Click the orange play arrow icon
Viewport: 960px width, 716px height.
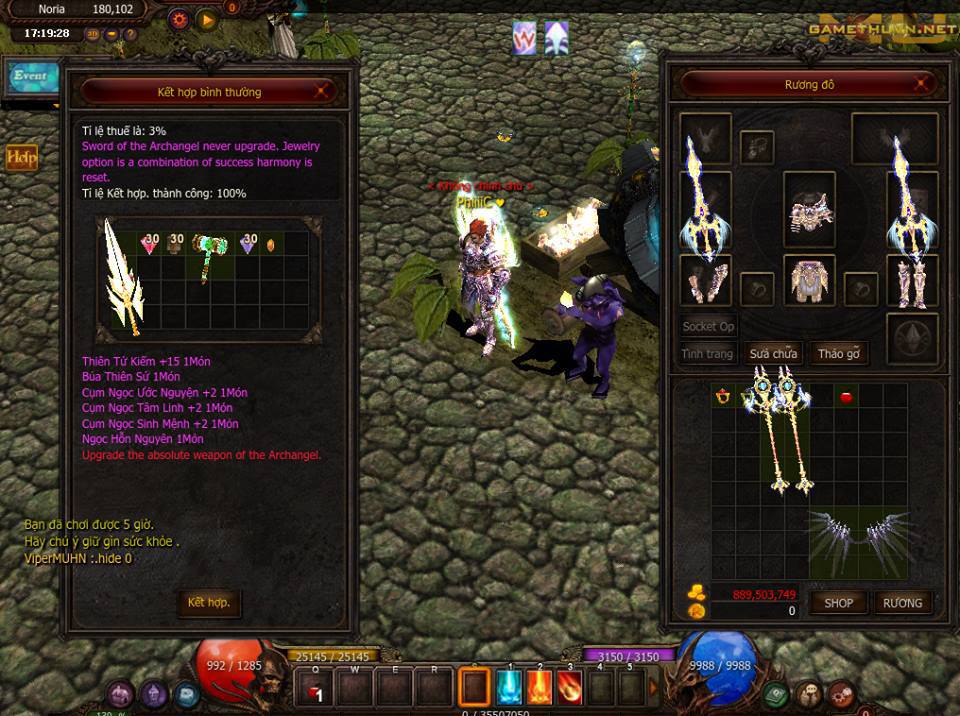[206, 18]
